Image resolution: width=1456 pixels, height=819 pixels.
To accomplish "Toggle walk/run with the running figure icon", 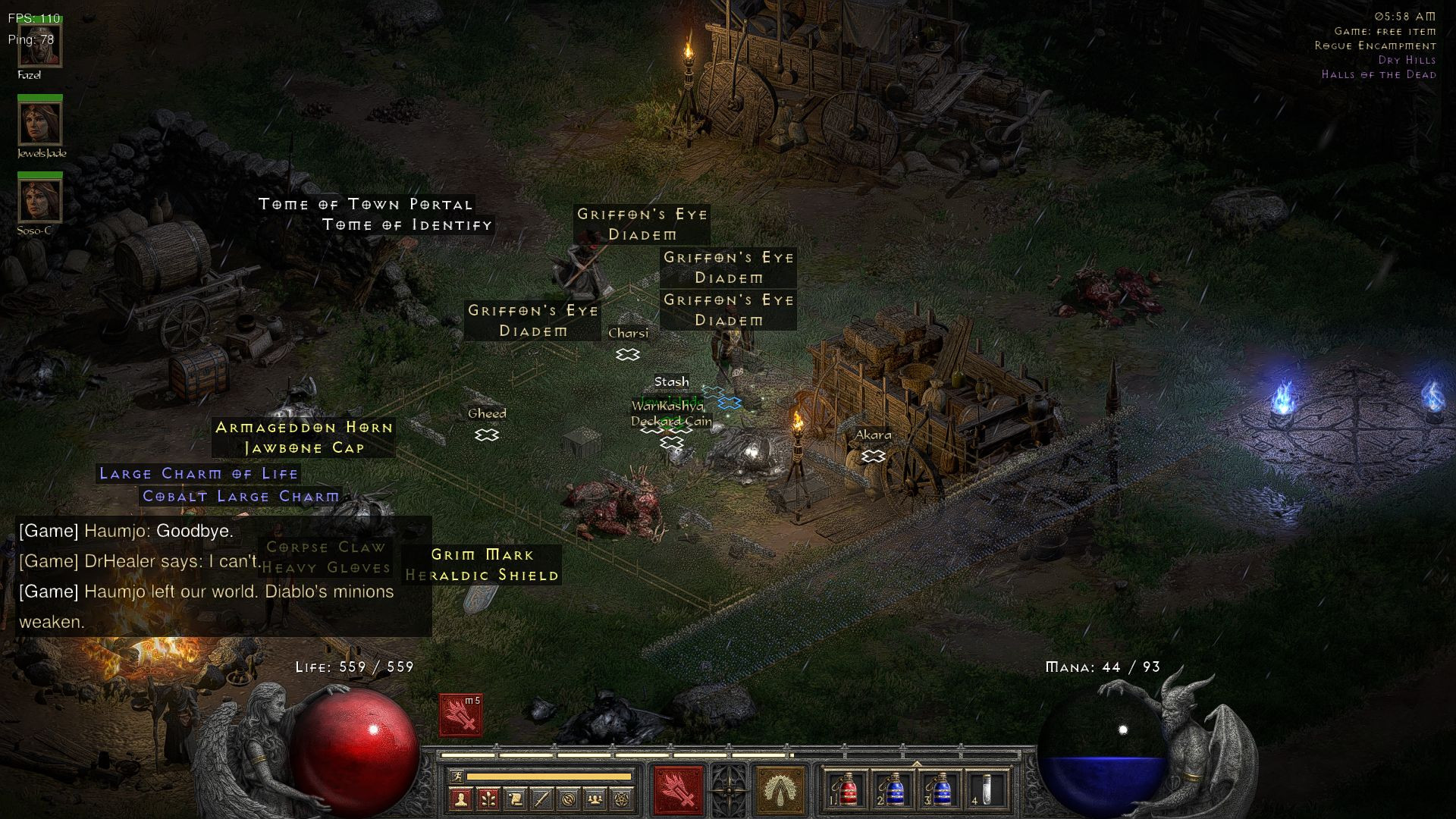I will (x=457, y=776).
